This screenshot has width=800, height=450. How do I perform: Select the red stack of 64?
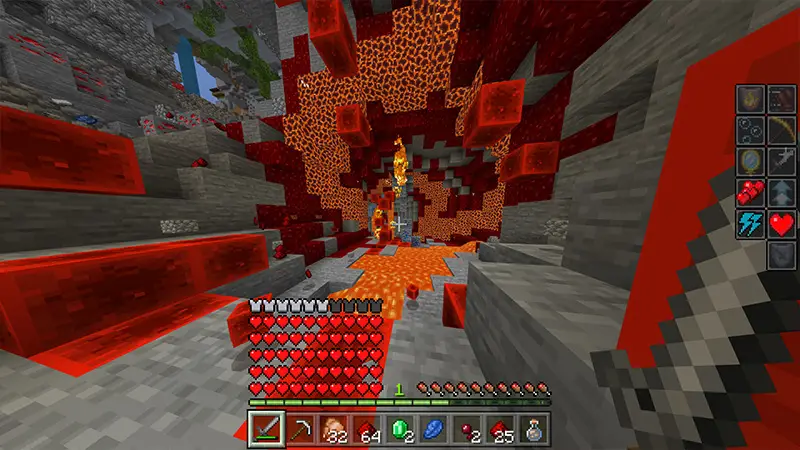pos(369,428)
